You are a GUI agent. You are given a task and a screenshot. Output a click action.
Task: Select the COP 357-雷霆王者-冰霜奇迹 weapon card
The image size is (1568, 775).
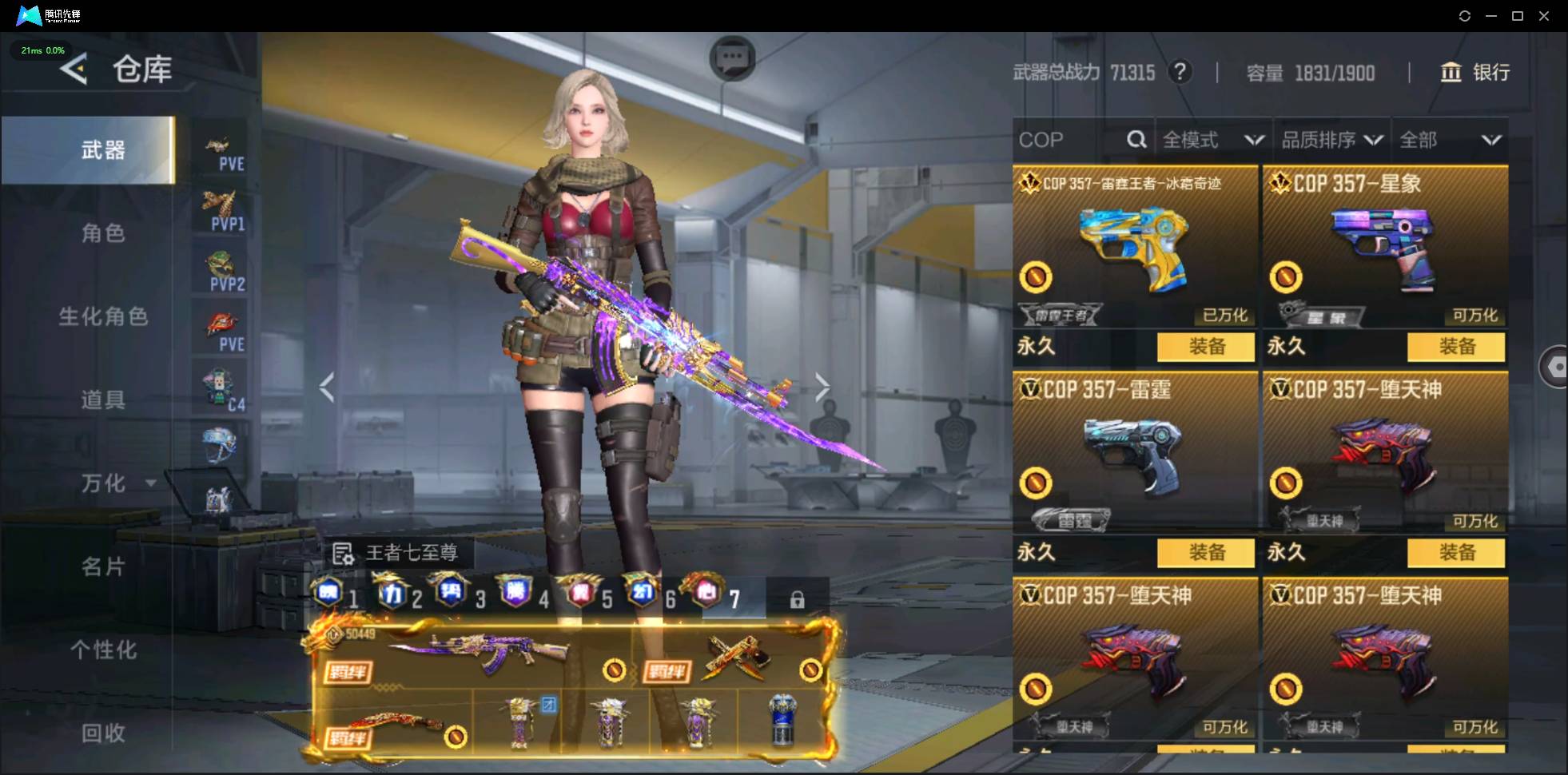click(x=1134, y=248)
